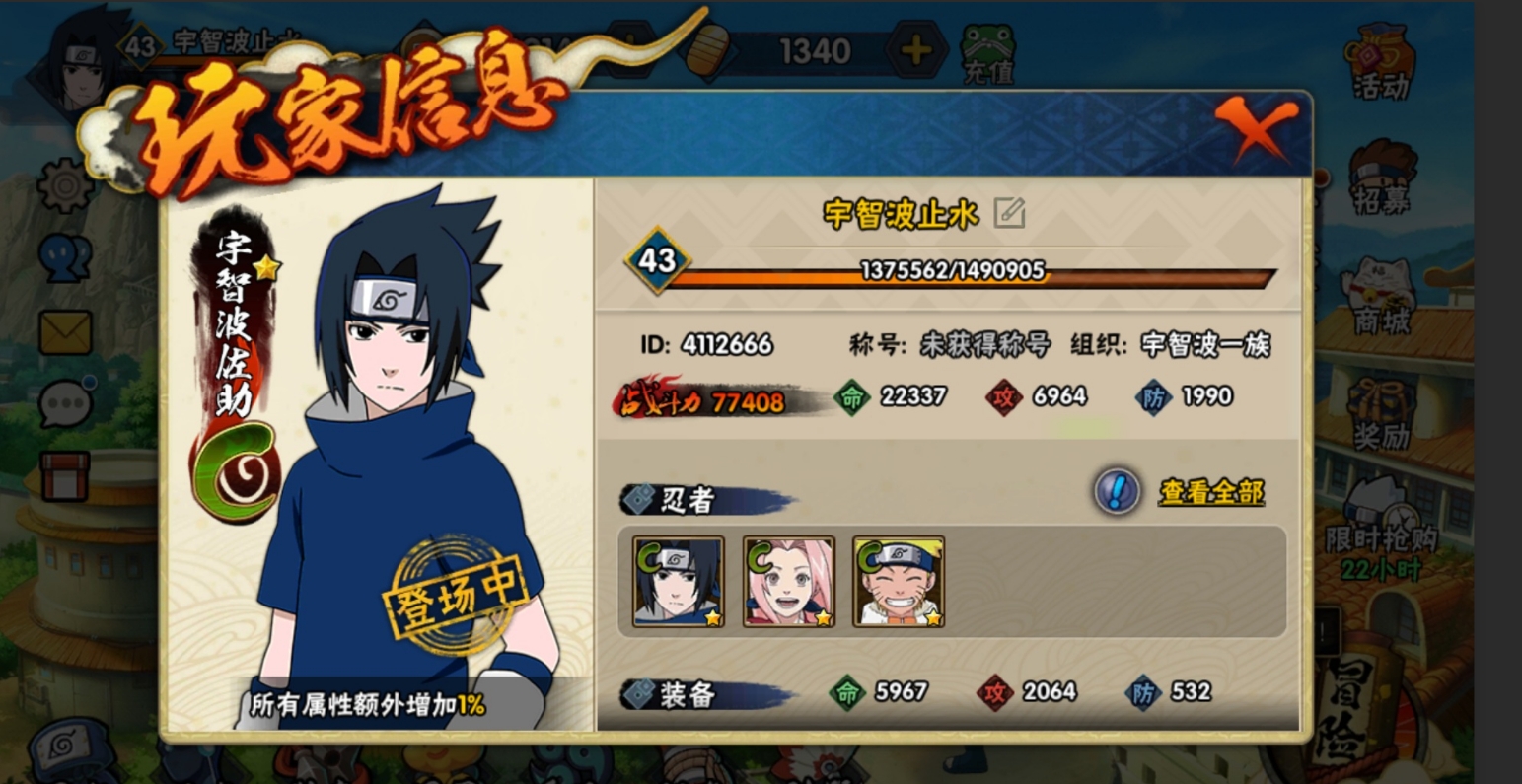Open the friends icon below the gear
This screenshot has width=1522, height=784.
(x=65, y=258)
